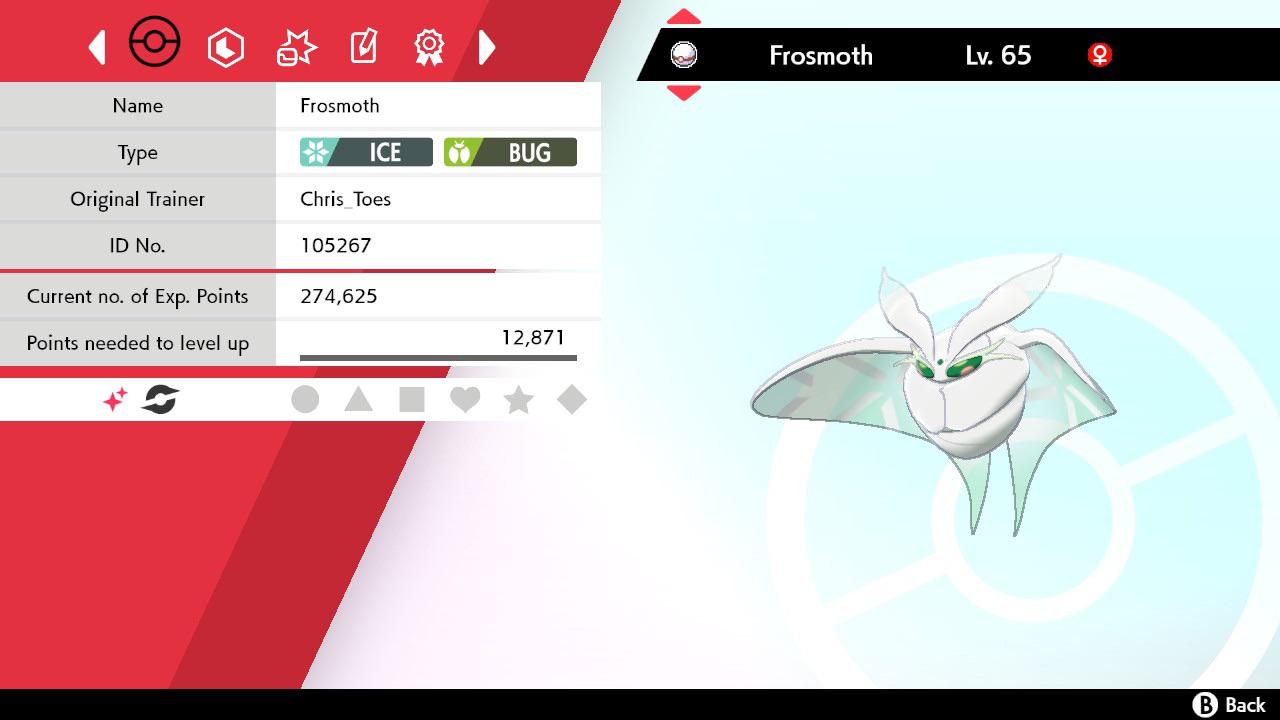Click the experience progress bar
This screenshot has width=1280, height=720.
(437, 356)
